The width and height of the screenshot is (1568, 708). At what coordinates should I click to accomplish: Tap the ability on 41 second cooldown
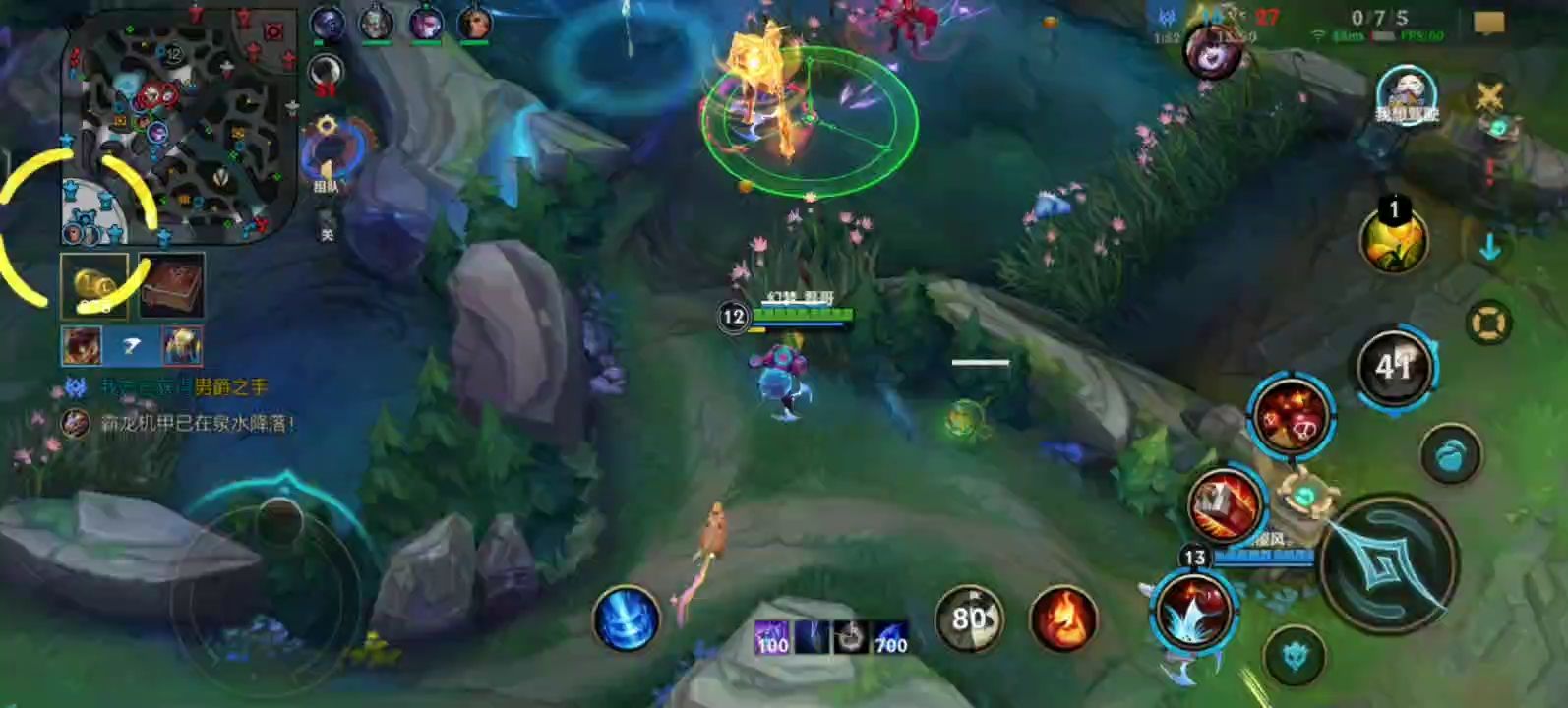click(1395, 368)
